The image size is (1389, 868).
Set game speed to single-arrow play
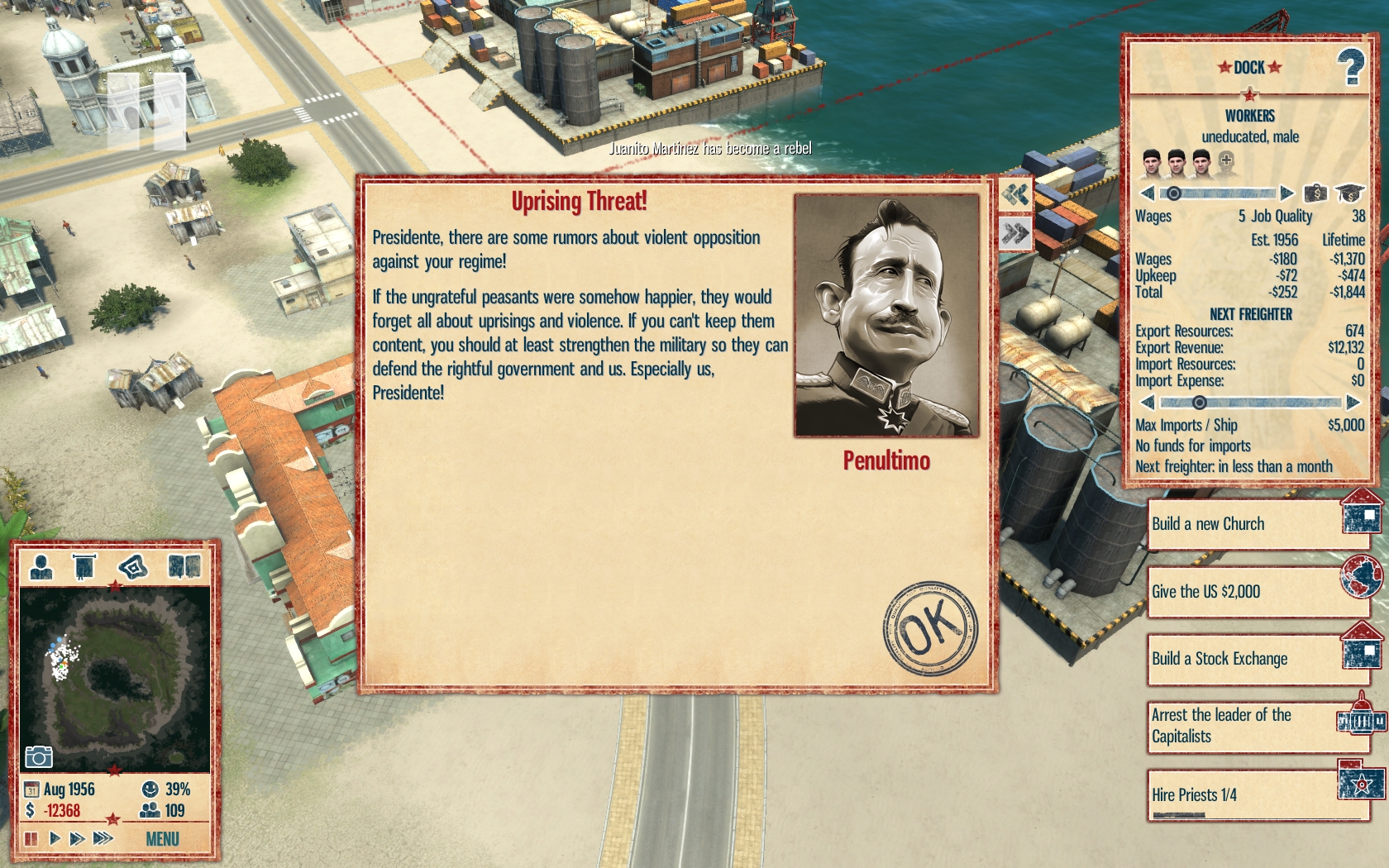[55, 838]
